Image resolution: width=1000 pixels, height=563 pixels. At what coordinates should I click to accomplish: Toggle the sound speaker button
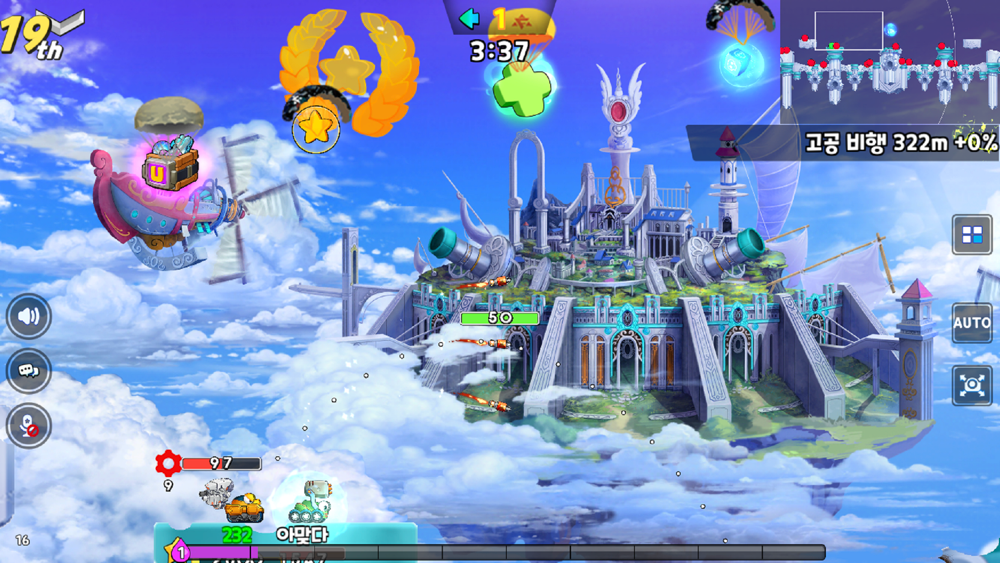[29, 318]
